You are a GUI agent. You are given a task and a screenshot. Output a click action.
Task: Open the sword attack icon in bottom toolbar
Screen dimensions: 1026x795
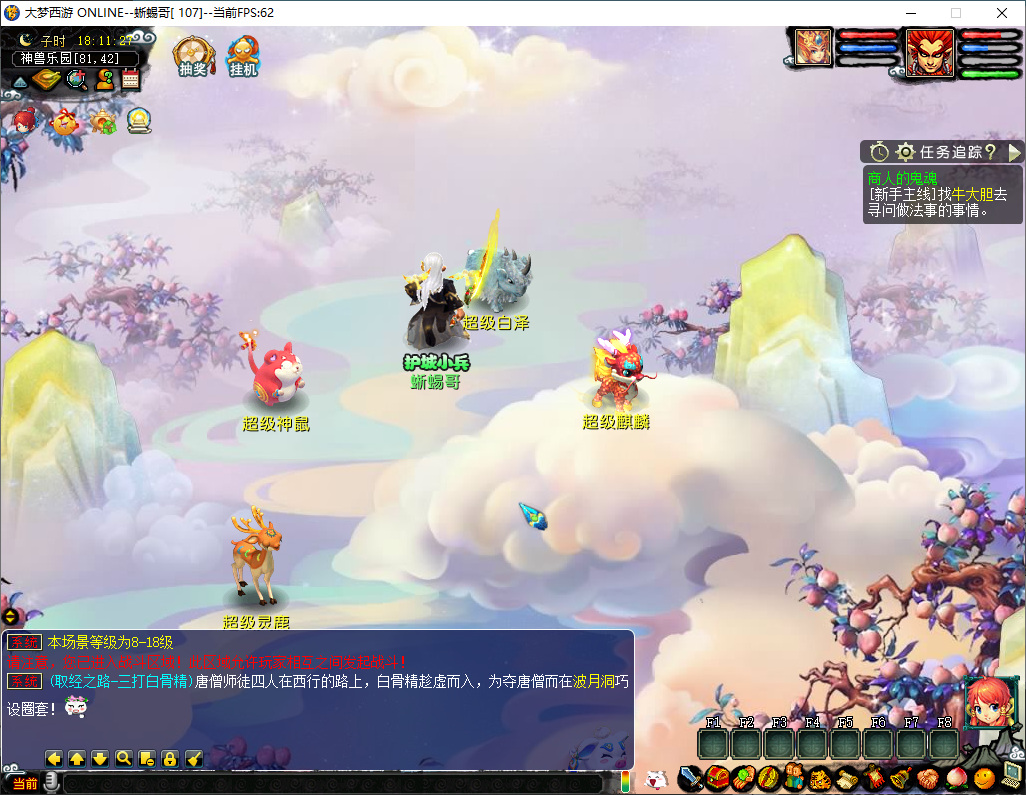coord(689,777)
